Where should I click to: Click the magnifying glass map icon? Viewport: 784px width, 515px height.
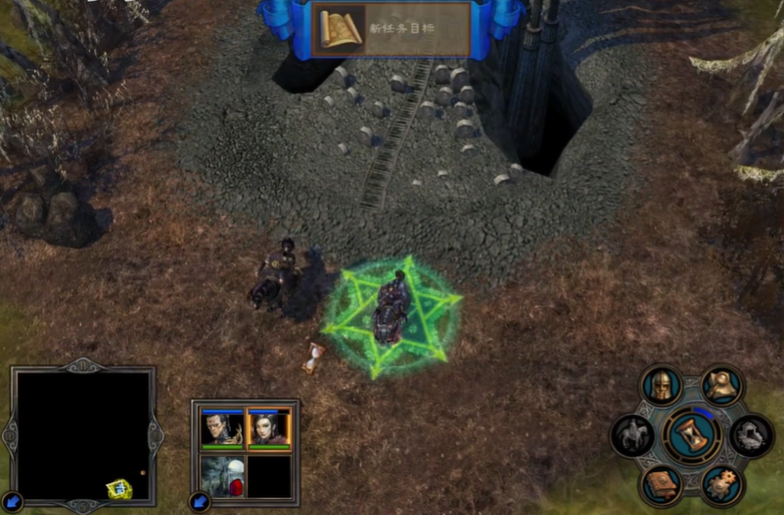click(x=723, y=384)
